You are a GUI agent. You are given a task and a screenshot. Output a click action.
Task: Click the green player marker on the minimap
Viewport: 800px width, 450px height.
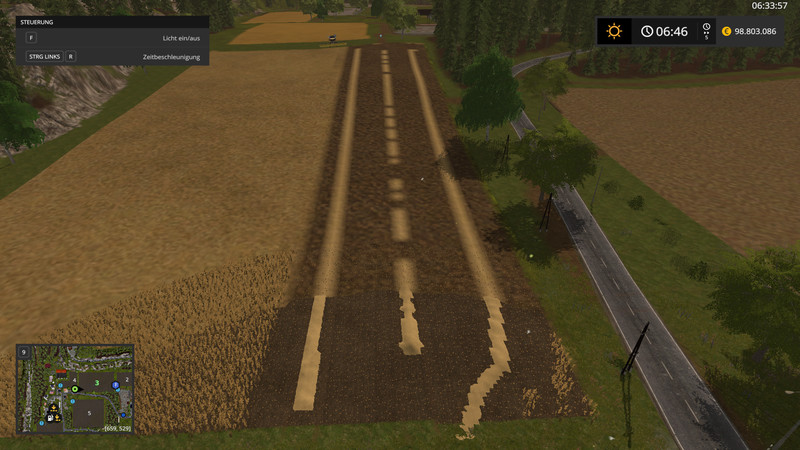pyautogui.click(x=74, y=389)
